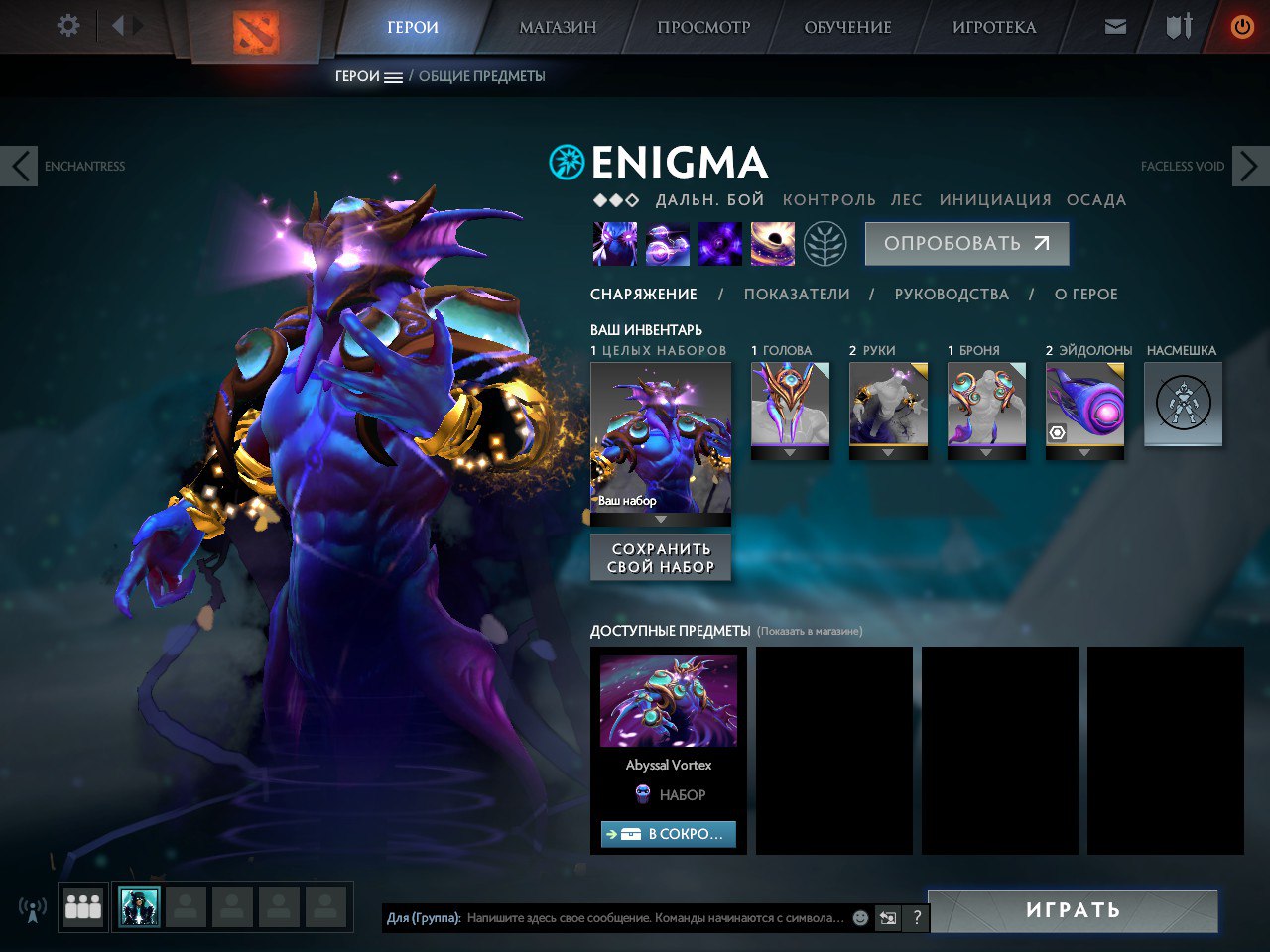Expand the ГОЛОВА item slot dropdown

(790, 452)
